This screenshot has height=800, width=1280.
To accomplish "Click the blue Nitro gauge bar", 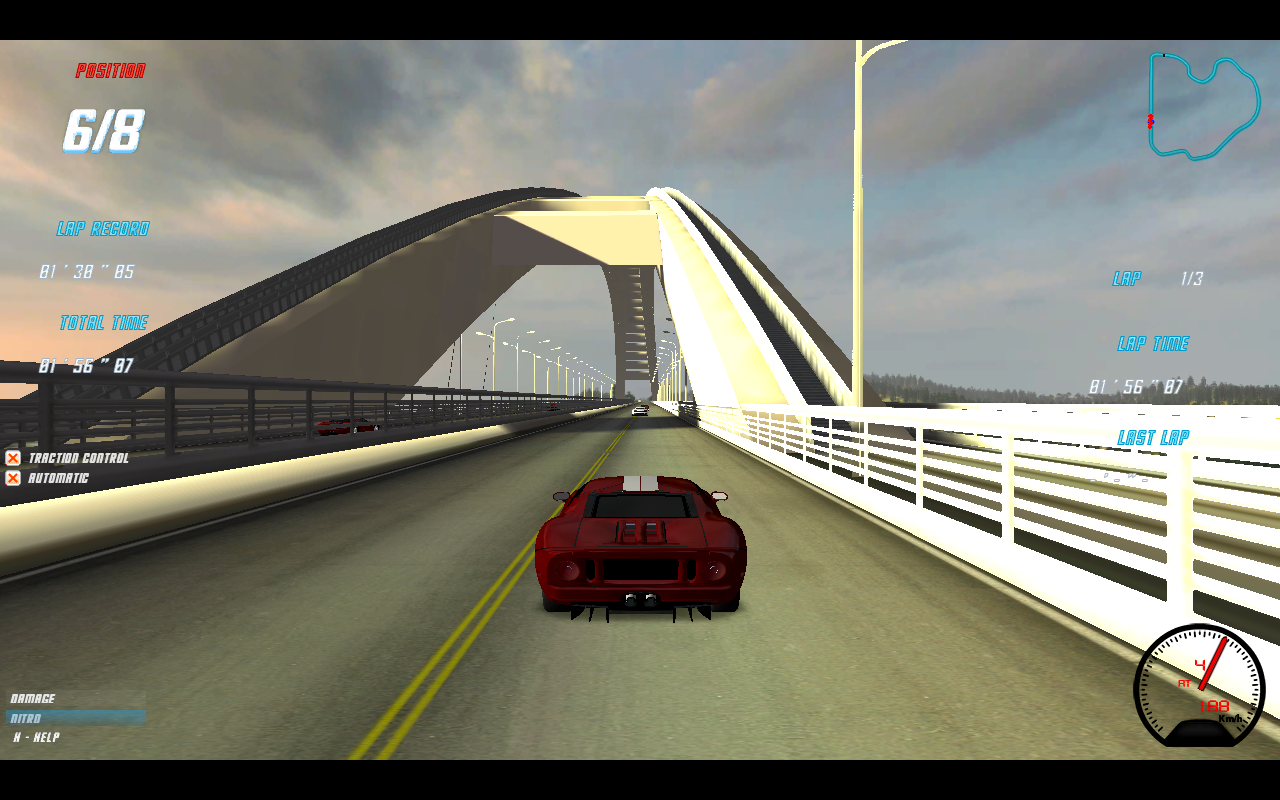I will (x=75, y=717).
